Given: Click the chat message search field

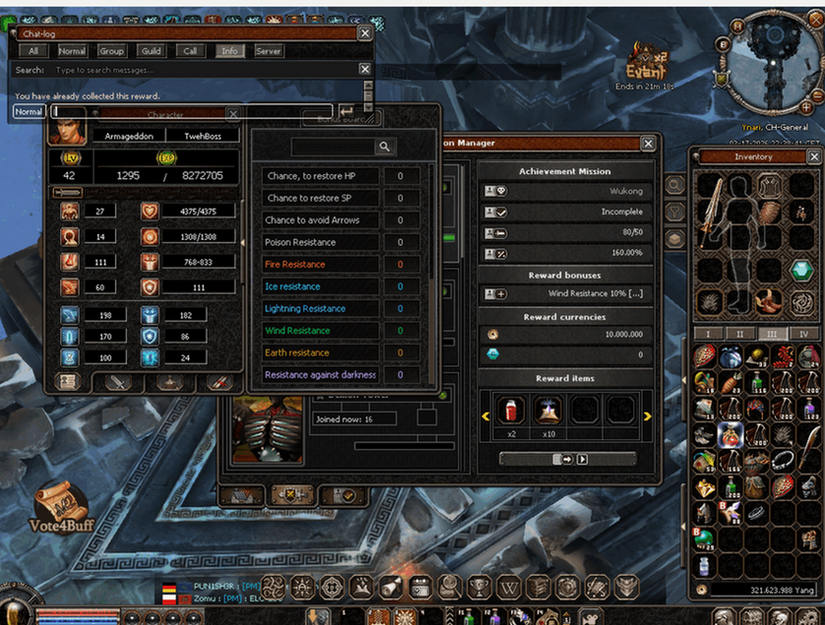Looking at the screenshot, I should [x=200, y=70].
